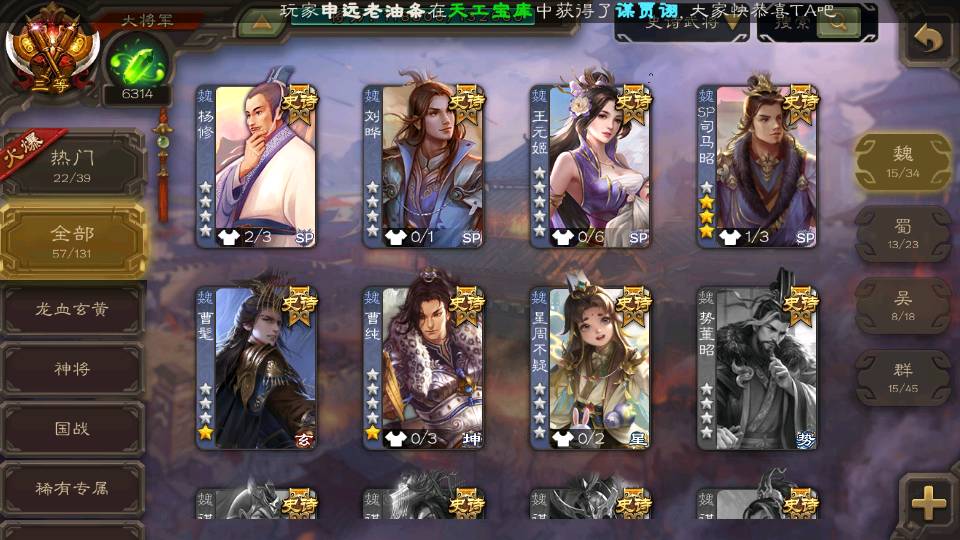The image size is (960, 540).
Task: Show 吴 faction generals
Action: [x=902, y=305]
